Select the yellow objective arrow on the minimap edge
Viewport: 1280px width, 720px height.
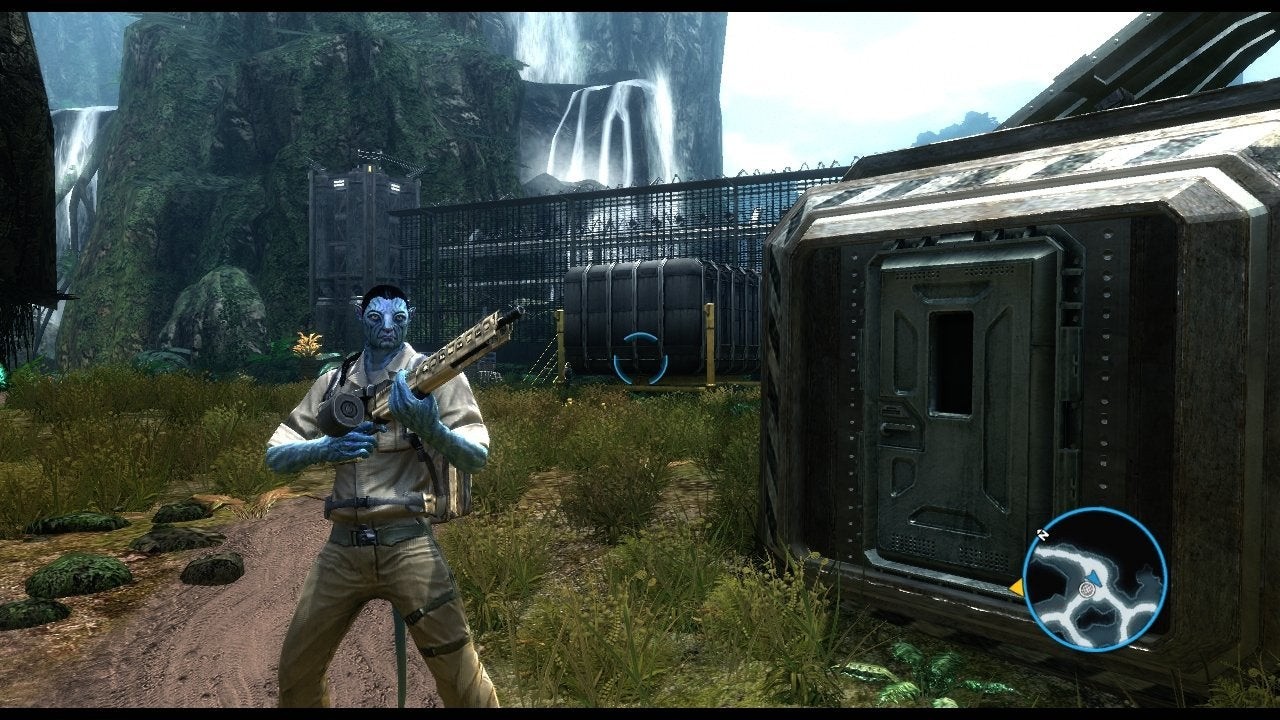point(1016,588)
